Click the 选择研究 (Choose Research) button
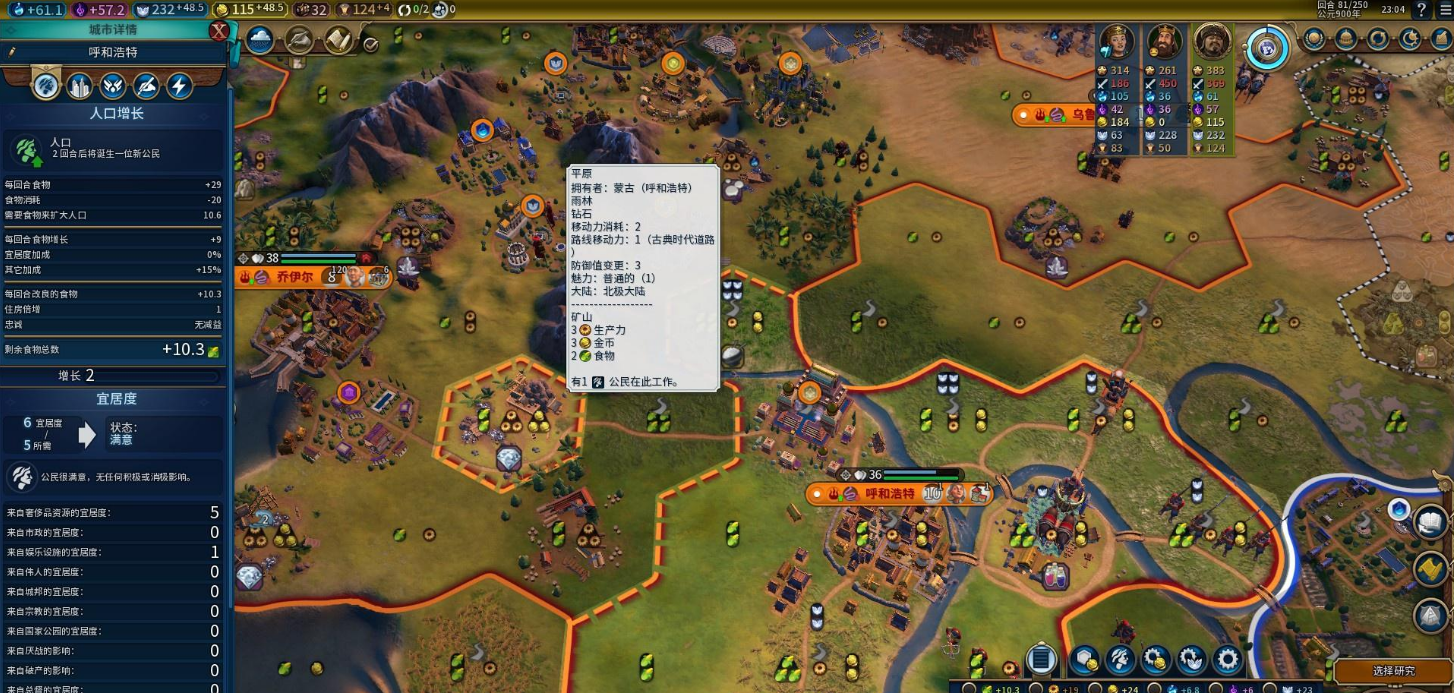Viewport: 1454px width, 693px height. (x=1393, y=670)
